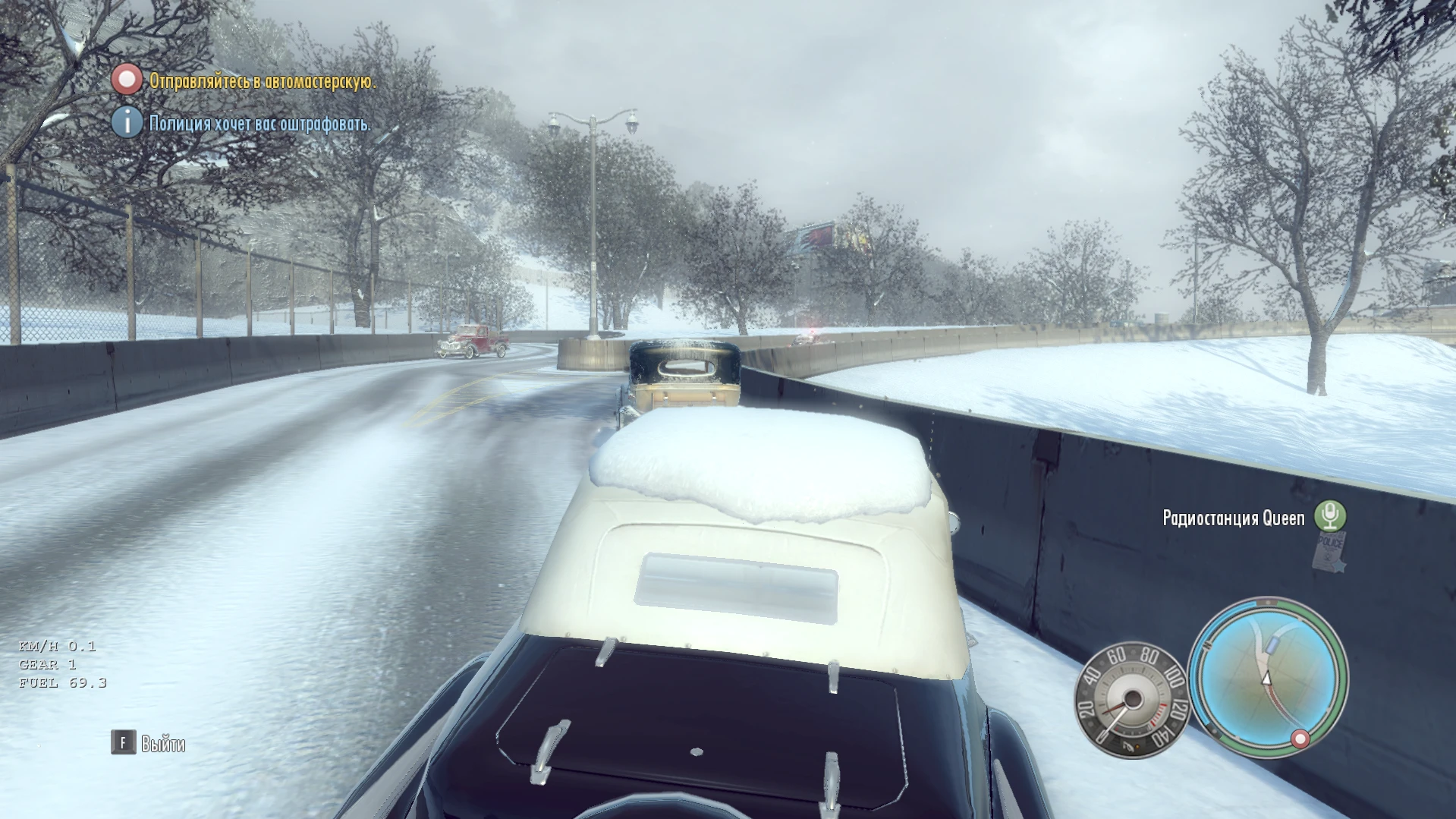
Task: Click the Police wanted level sticker
Action: pos(1329,553)
